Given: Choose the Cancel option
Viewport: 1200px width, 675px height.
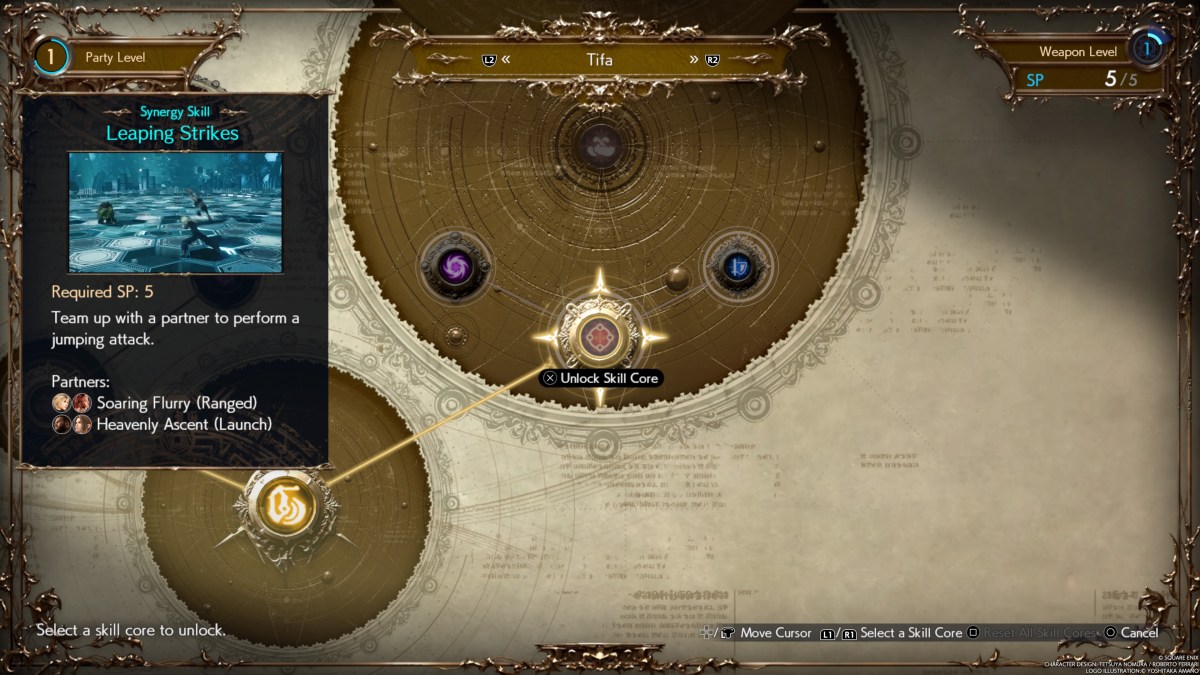Looking at the screenshot, I should (1131, 633).
